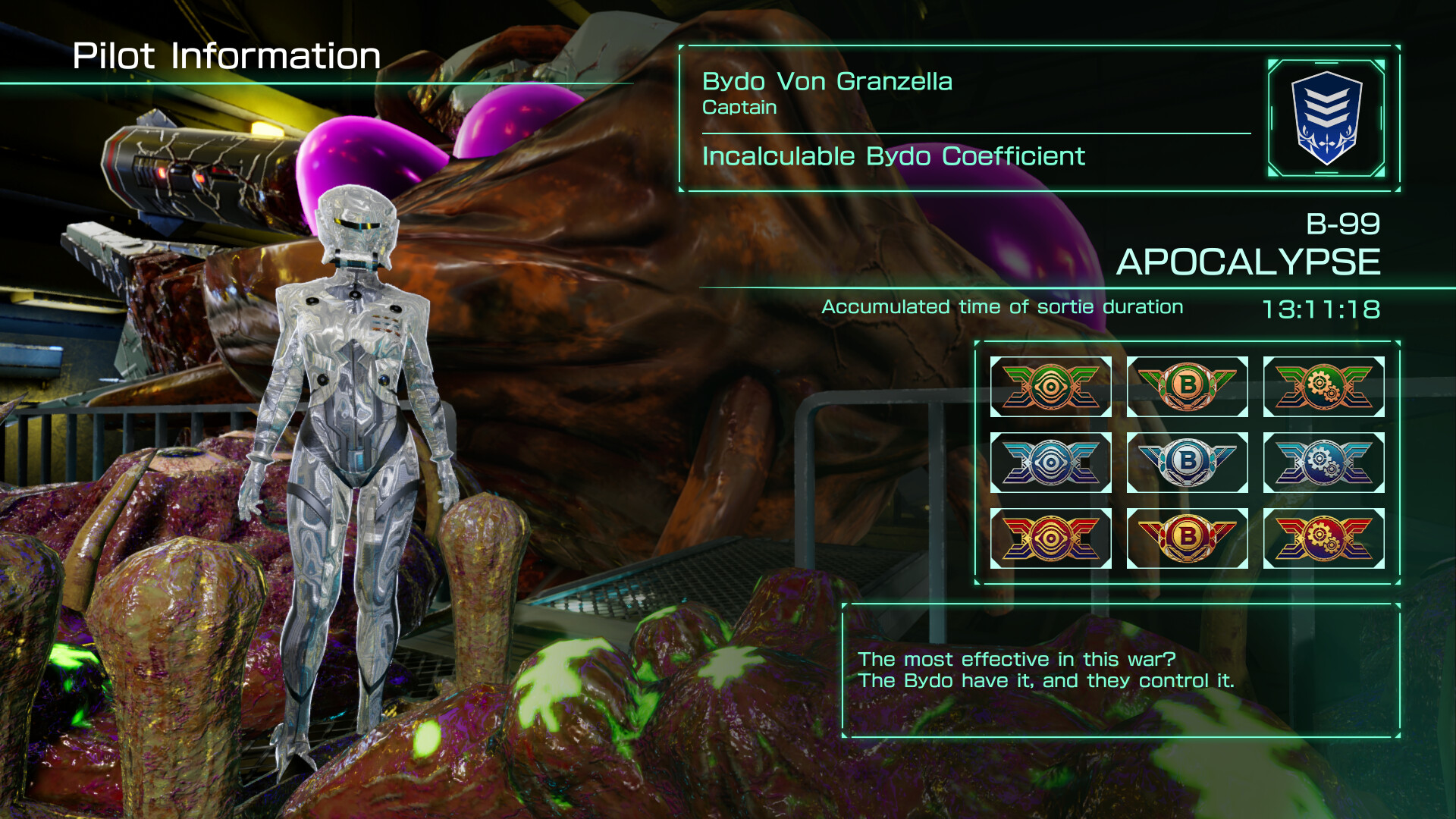Viewport: 1456px width, 819px height.
Task: Select the gold 'B' badge
Action: (1187, 538)
